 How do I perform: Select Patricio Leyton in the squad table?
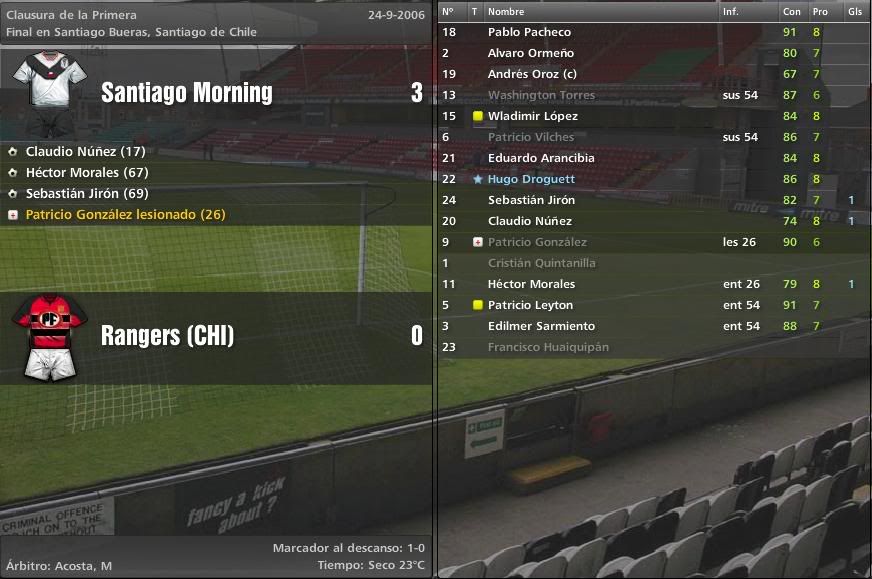coord(530,305)
